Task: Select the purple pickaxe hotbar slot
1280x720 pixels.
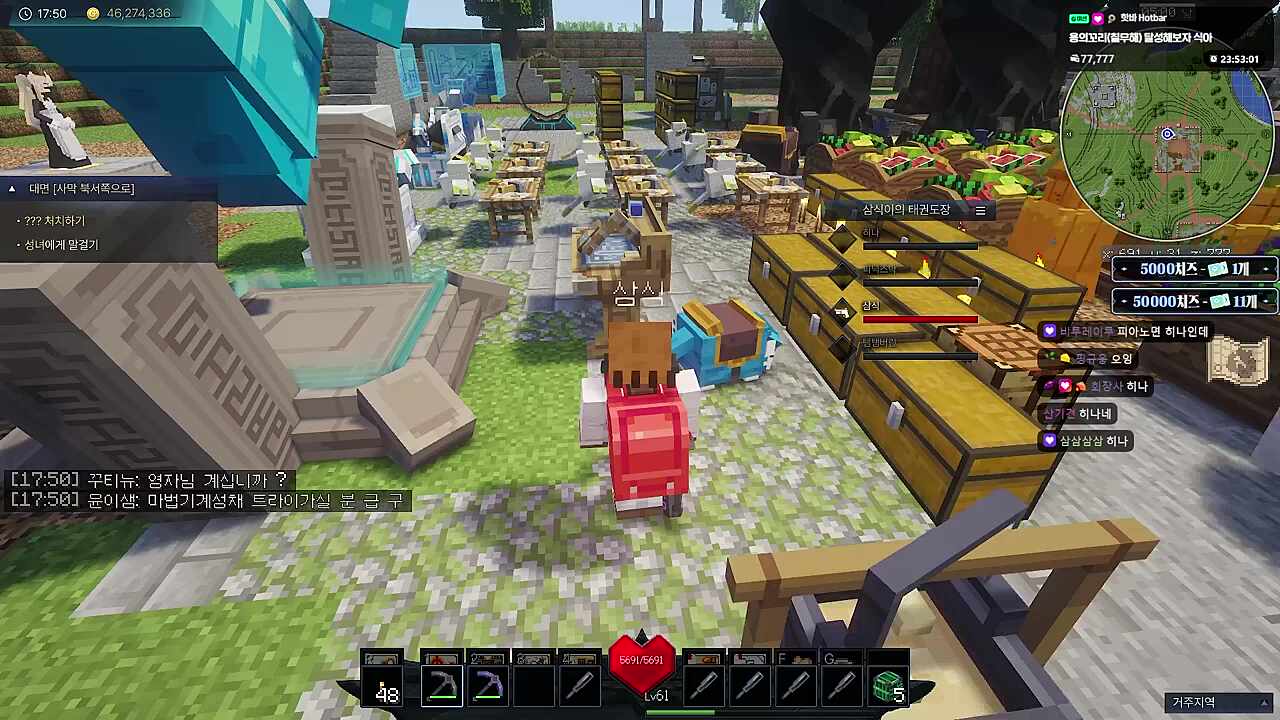Action: point(488,686)
